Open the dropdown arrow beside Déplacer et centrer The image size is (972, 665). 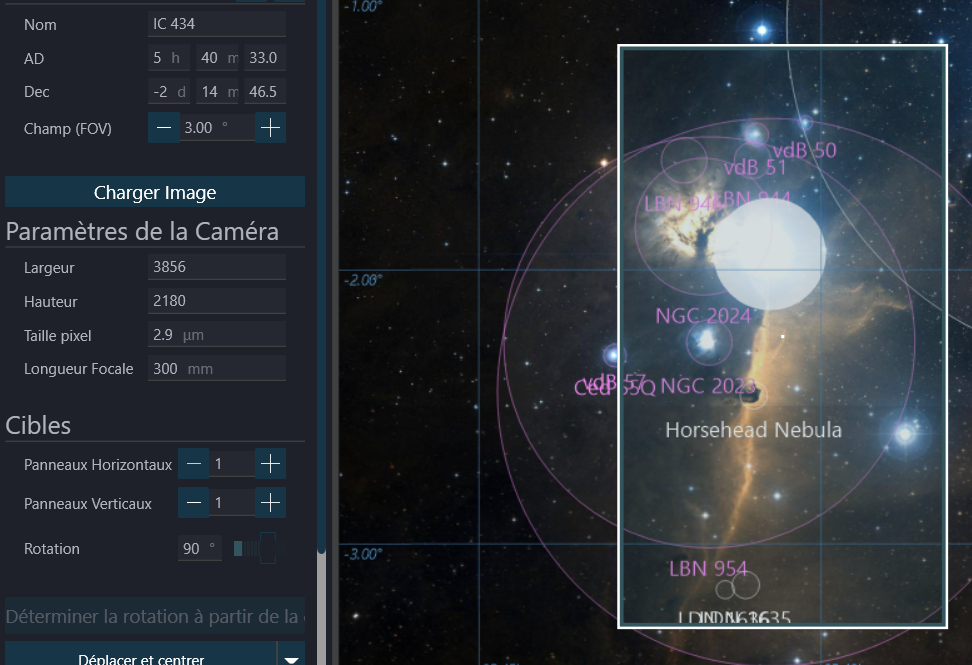coord(291,658)
